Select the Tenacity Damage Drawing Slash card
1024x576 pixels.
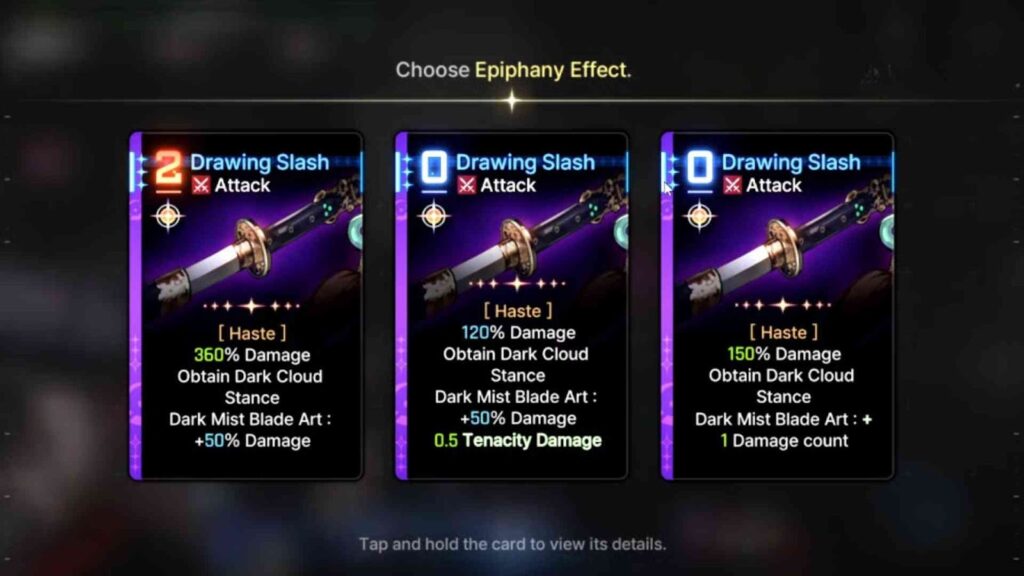[512, 305]
